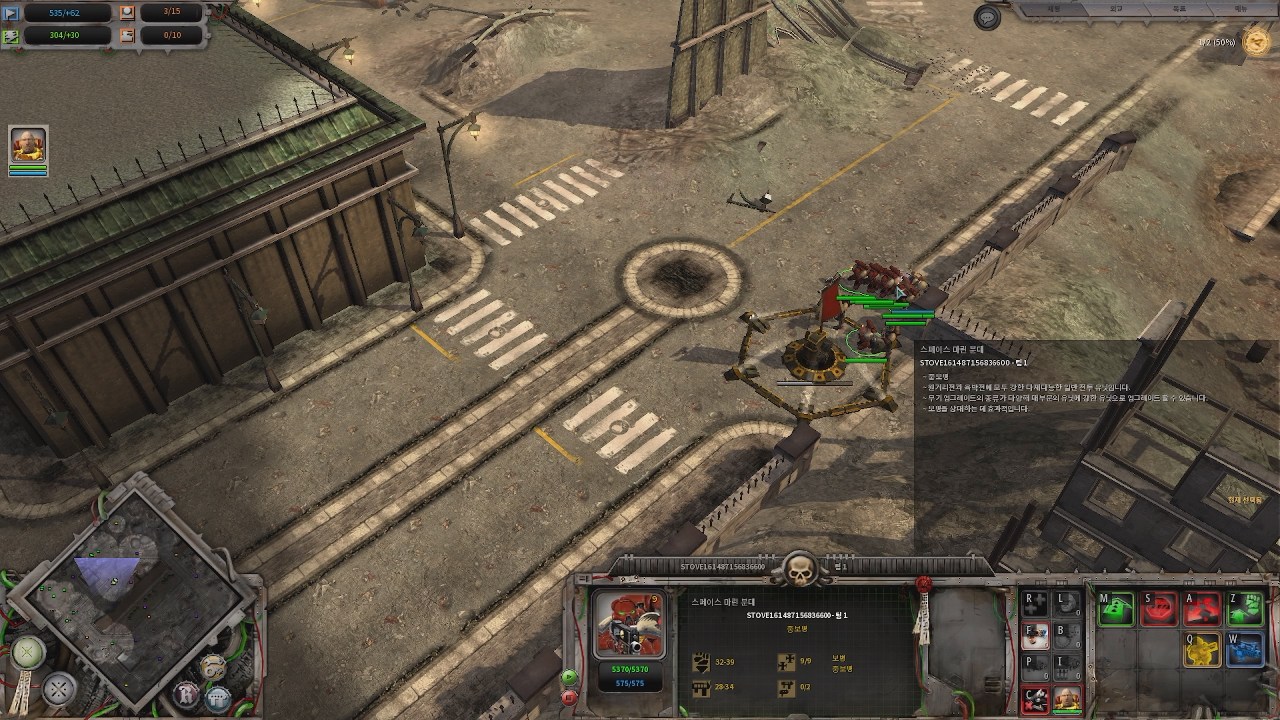Activate the red Stop command (S)

pos(1159,608)
